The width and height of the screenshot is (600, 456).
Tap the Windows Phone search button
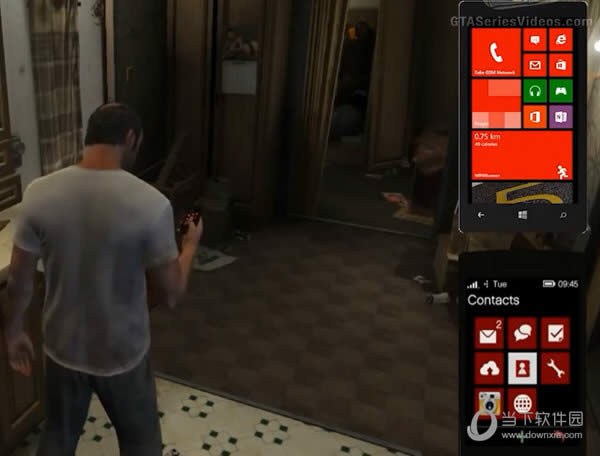point(562,214)
